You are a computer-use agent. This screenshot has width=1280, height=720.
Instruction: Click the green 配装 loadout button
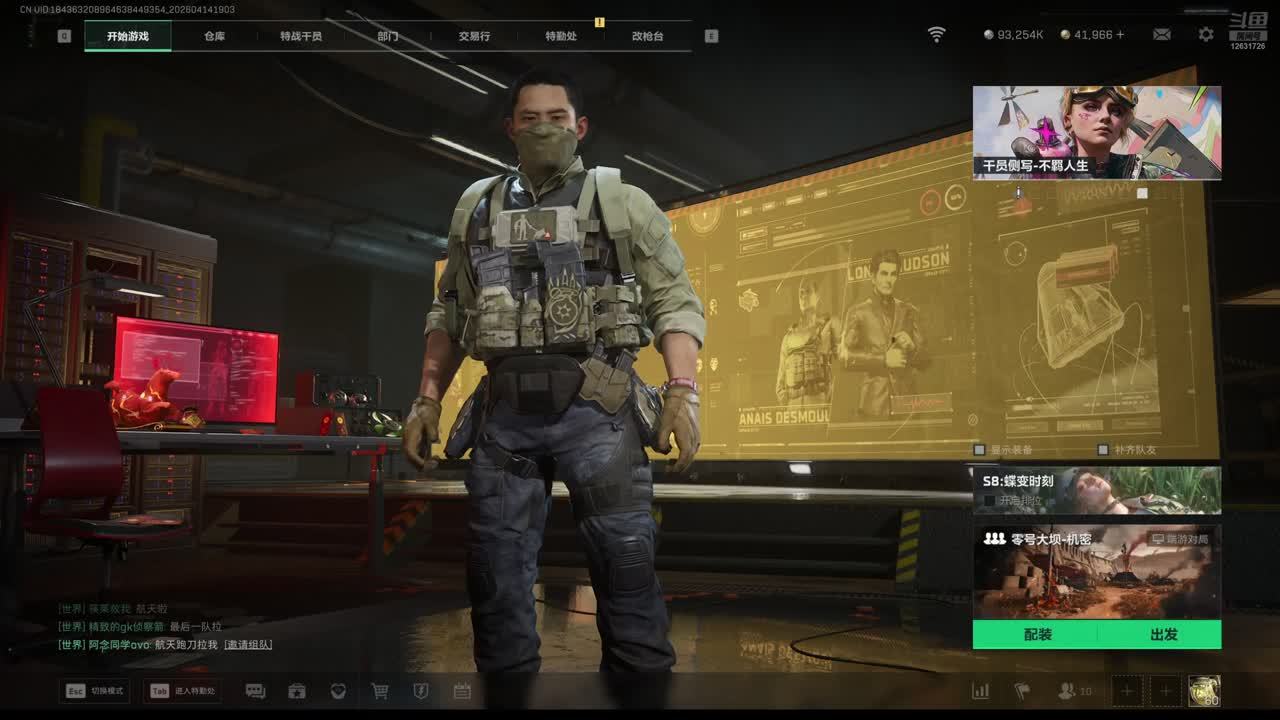tap(1037, 635)
